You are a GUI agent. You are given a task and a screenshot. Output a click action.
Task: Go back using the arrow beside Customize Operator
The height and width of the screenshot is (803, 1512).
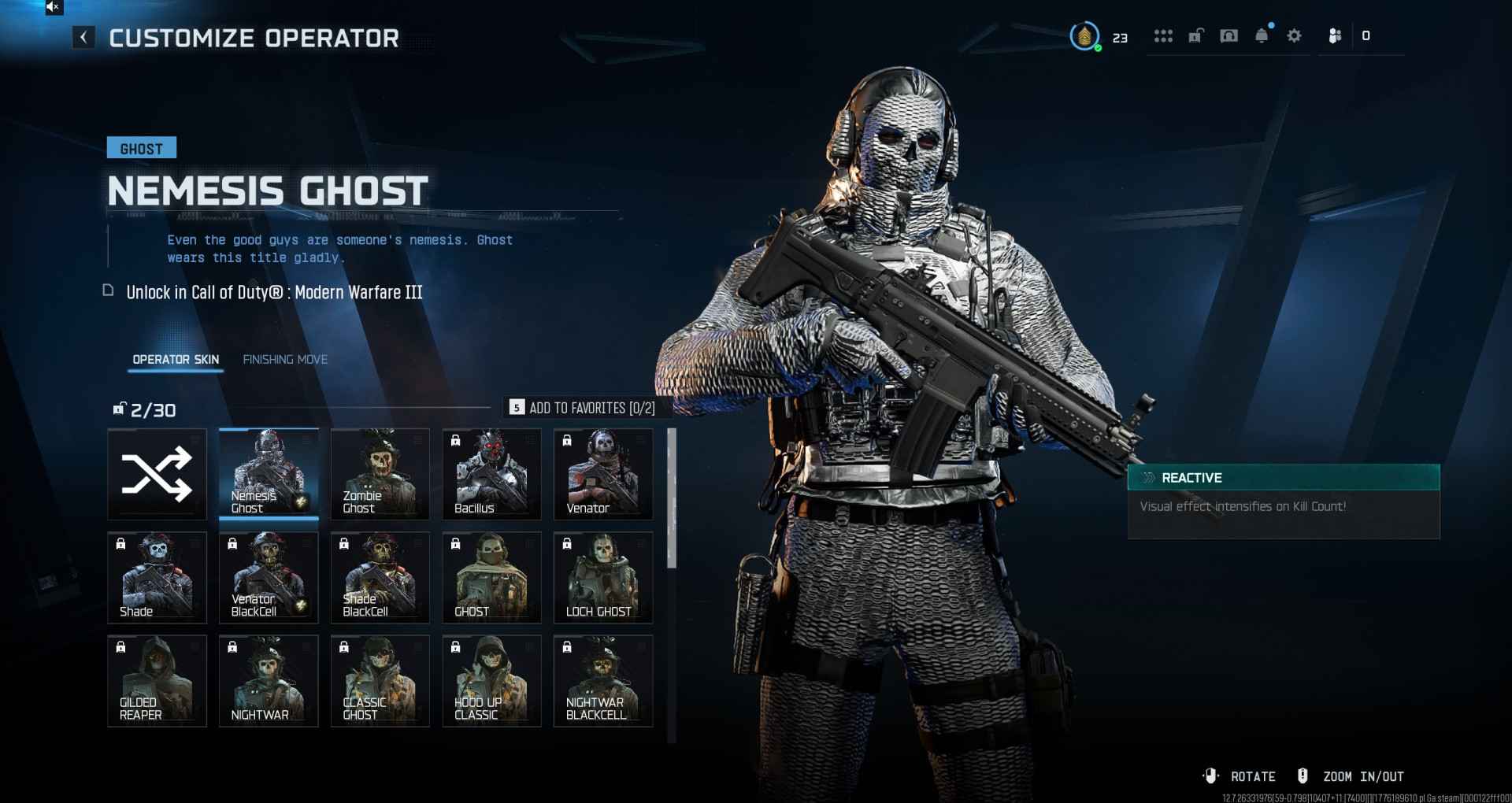[83, 37]
